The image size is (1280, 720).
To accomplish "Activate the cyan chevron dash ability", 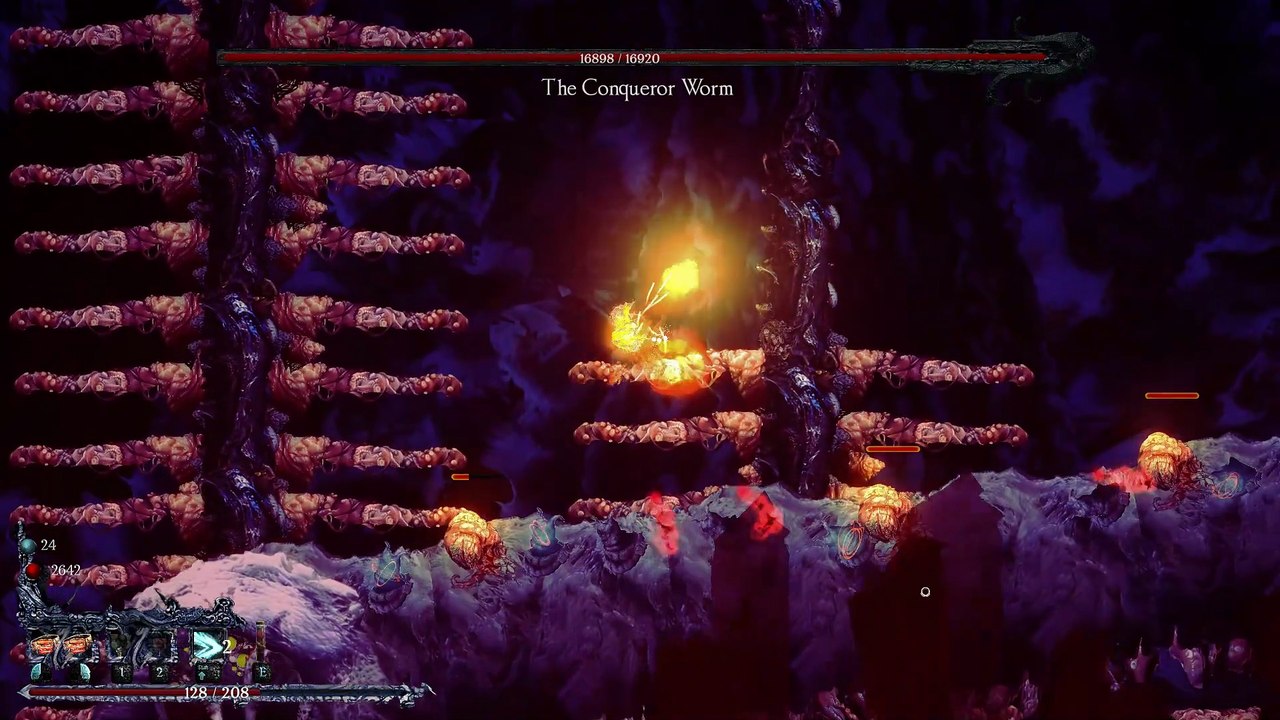I will click(x=208, y=647).
